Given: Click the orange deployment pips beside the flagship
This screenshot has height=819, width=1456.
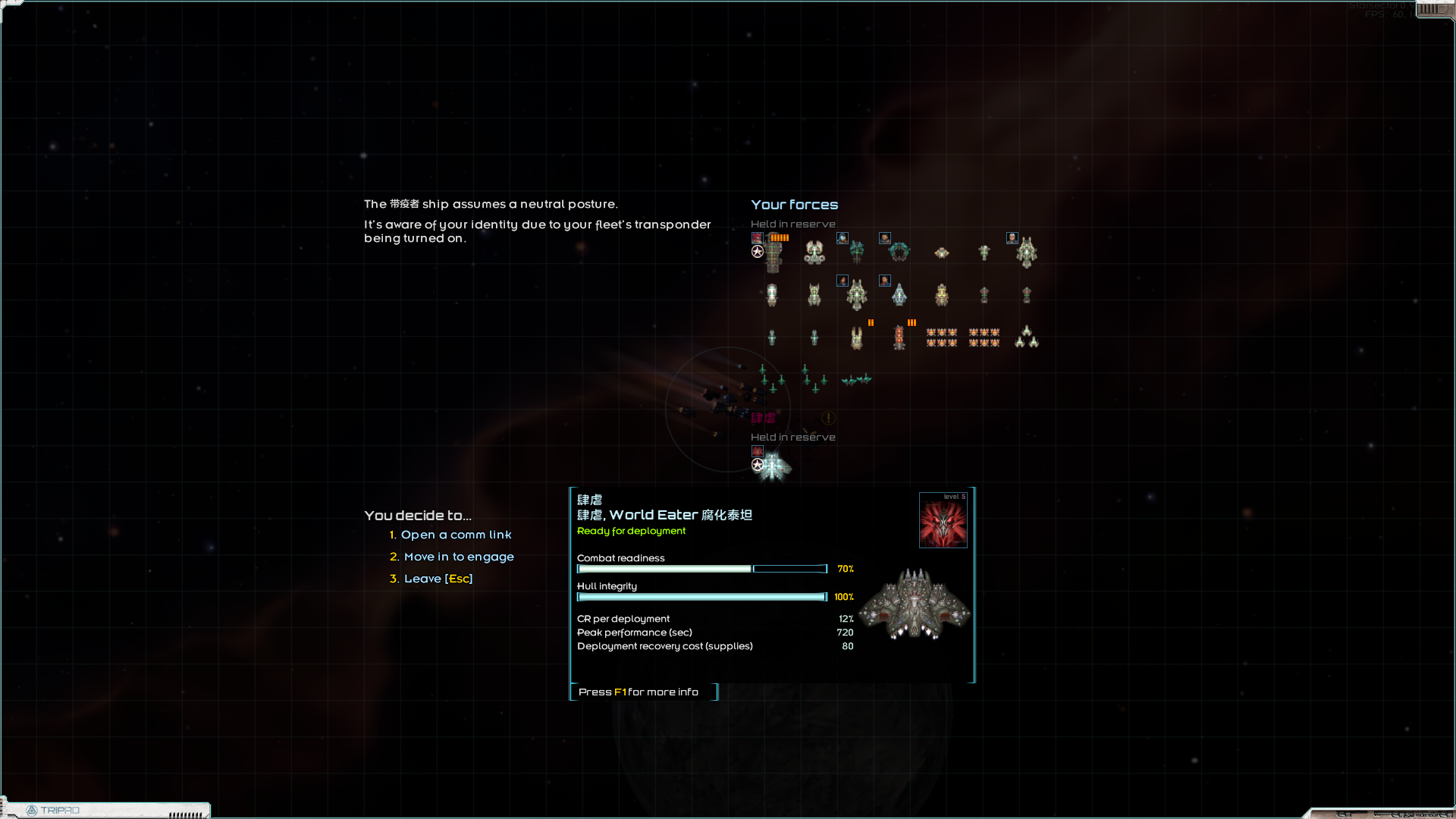Looking at the screenshot, I should [x=780, y=238].
